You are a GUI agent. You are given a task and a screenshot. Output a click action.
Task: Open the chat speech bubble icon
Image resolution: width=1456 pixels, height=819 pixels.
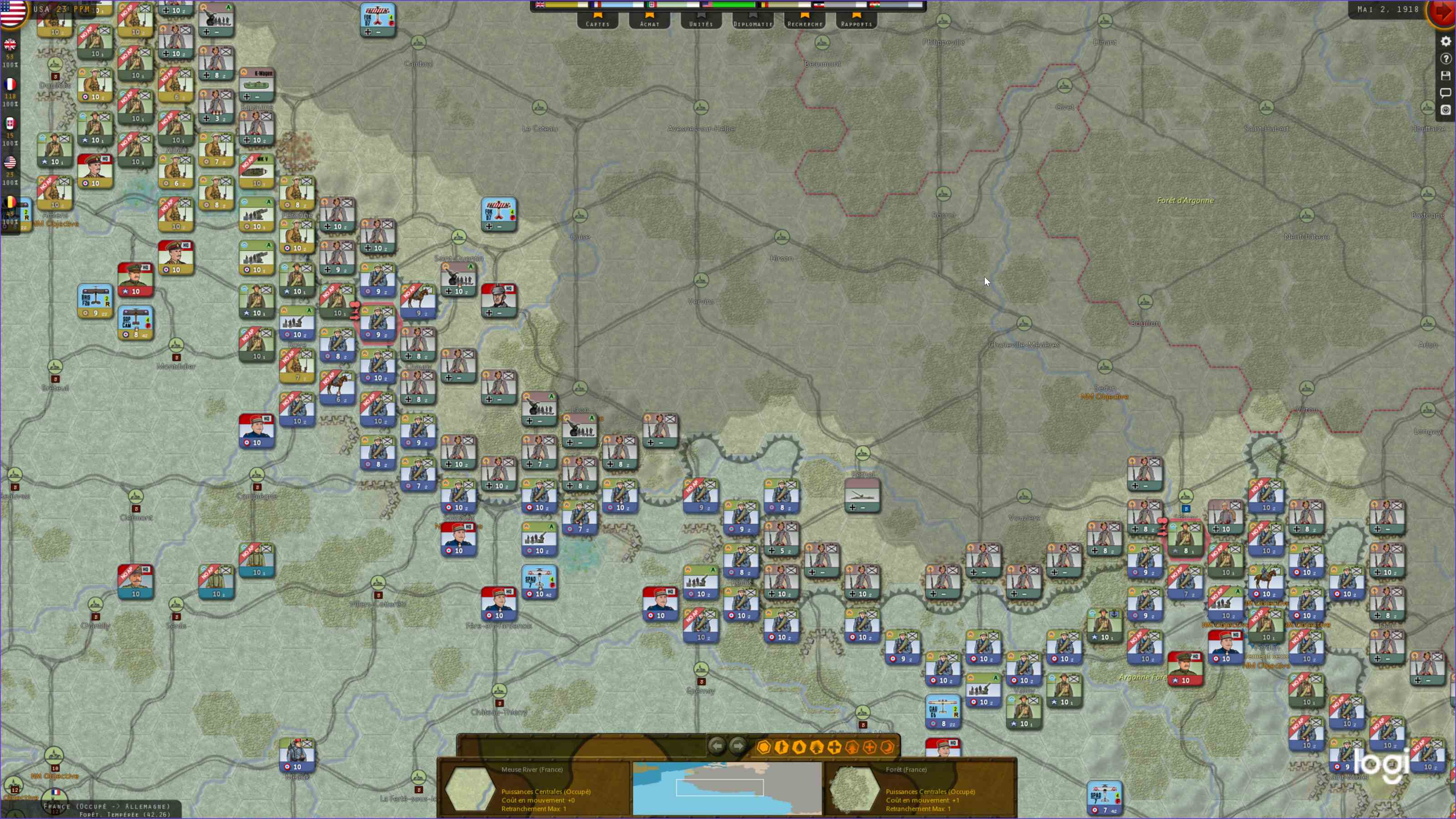click(1446, 92)
